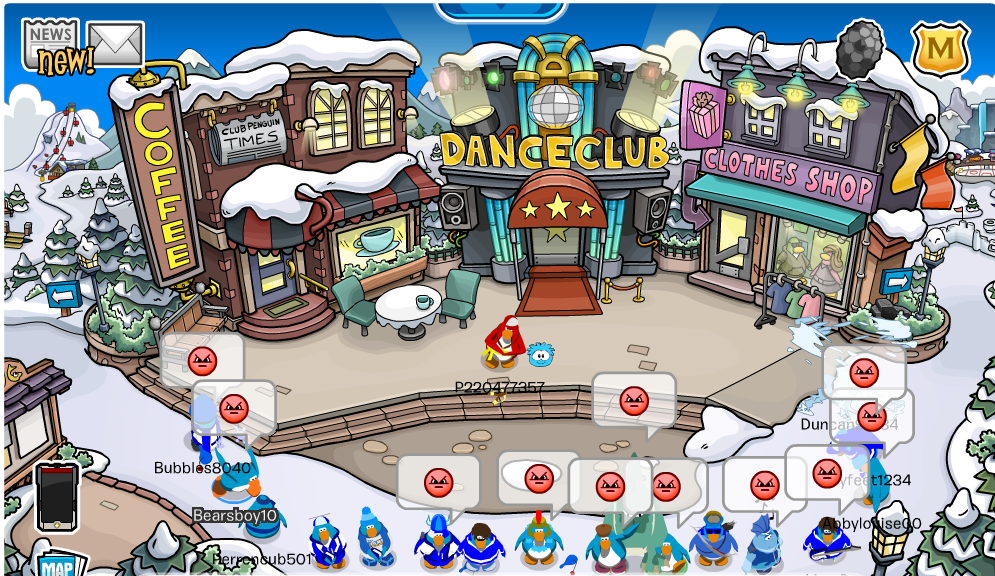995x576 pixels.
Task: Expand the blue drop-down tab at top
Action: pyautogui.click(x=501, y=10)
